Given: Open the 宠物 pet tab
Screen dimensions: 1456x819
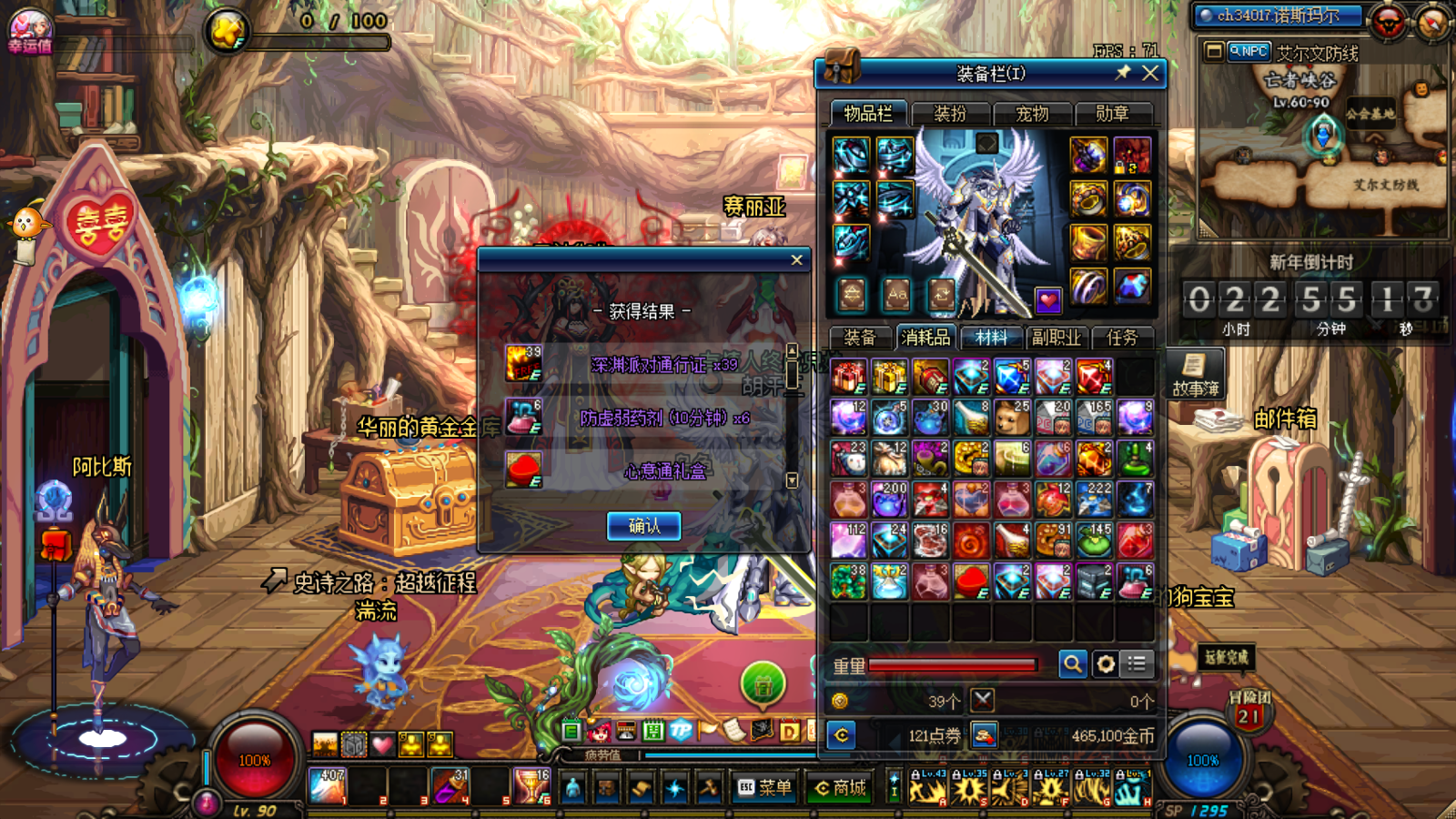Looking at the screenshot, I should point(1032,114).
